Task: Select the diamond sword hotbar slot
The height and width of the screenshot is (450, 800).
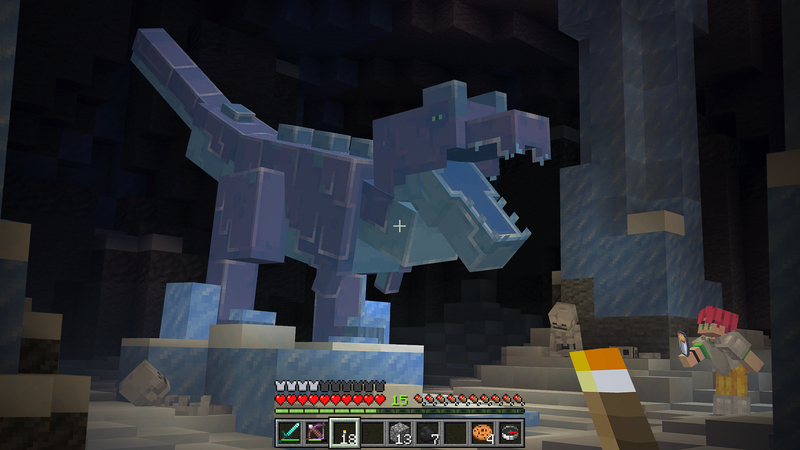Action: pos(289,432)
